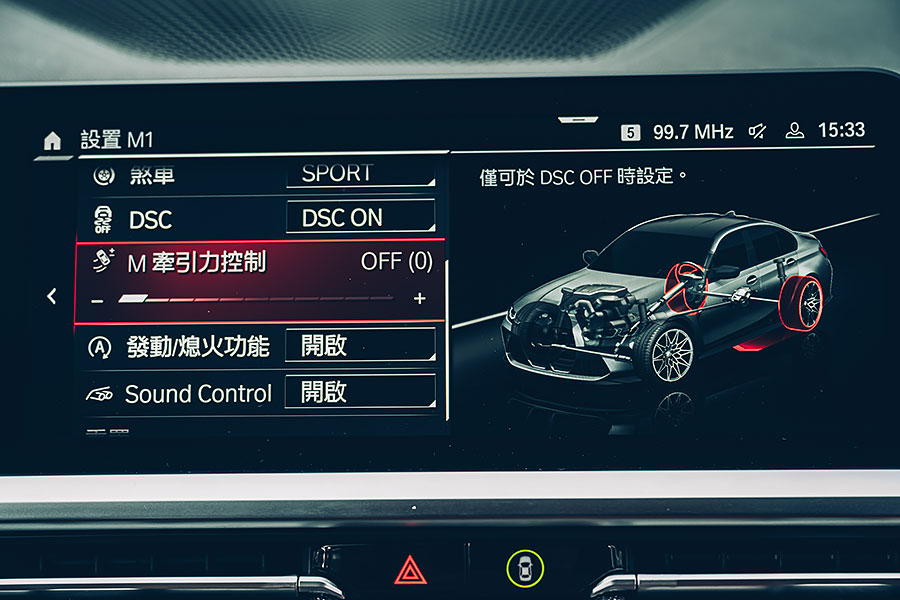The image size is (900, 600).
Task: Open the brake SPORT setting dropdown
Action: (x=360, y=173)
